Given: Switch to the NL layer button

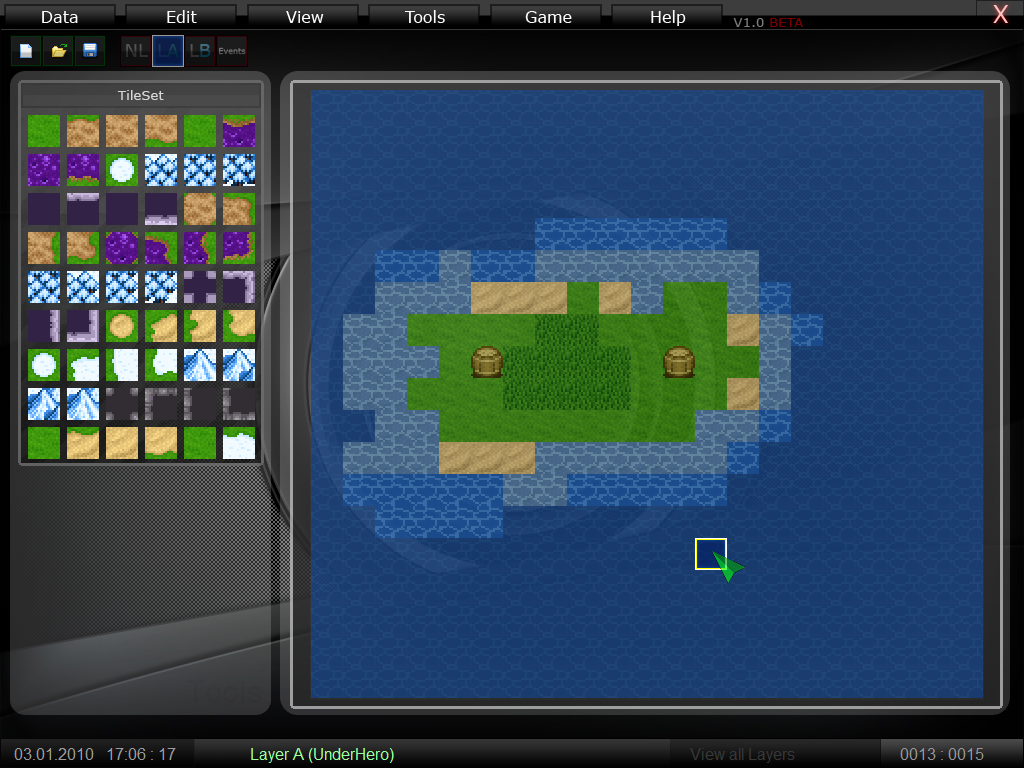Looking at the screenshot, I should (x=136, y=51).
